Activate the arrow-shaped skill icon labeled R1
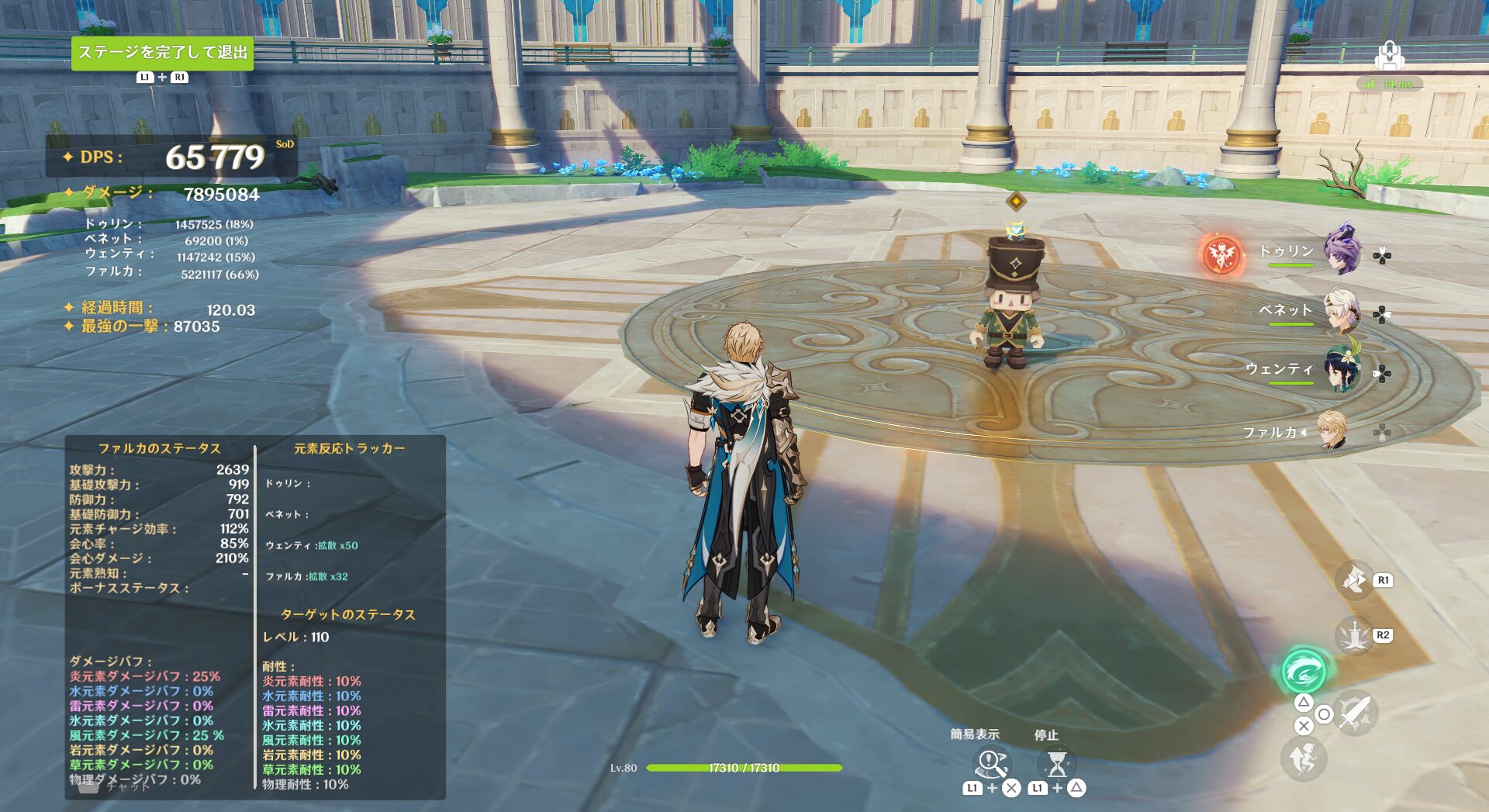 click(1354, 580)
